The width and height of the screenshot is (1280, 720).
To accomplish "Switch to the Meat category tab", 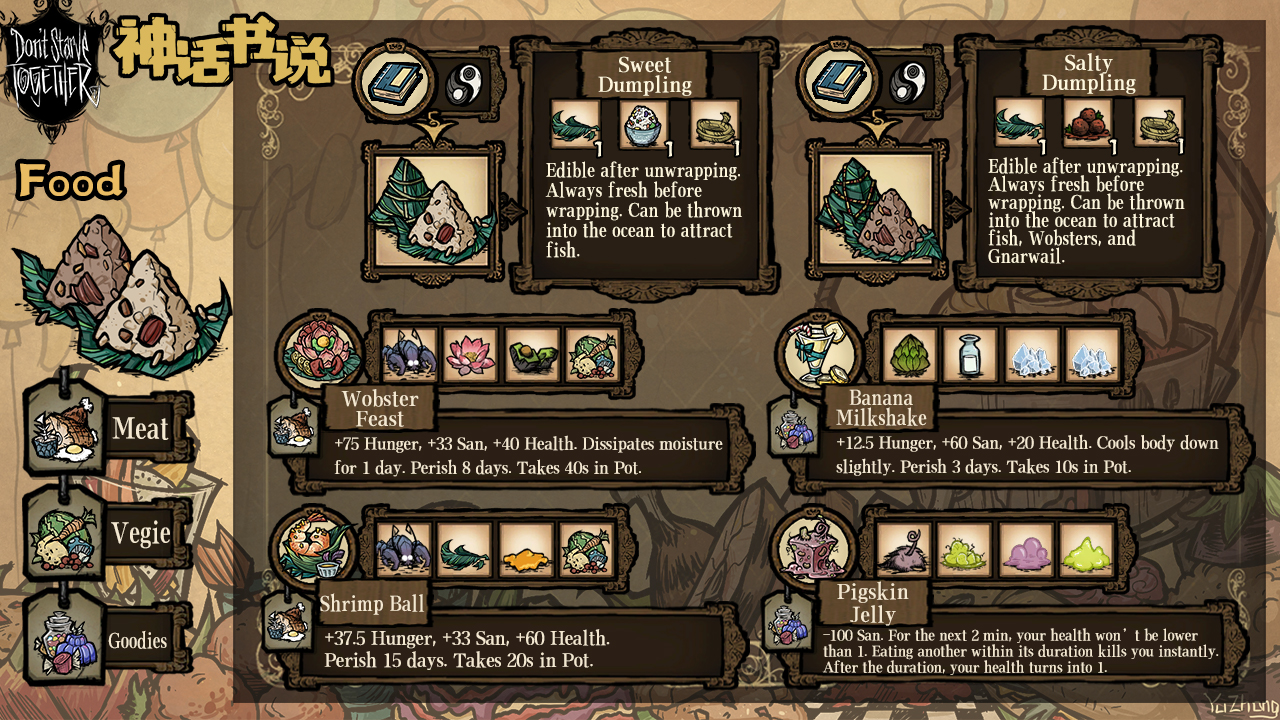I will point(108,430).
